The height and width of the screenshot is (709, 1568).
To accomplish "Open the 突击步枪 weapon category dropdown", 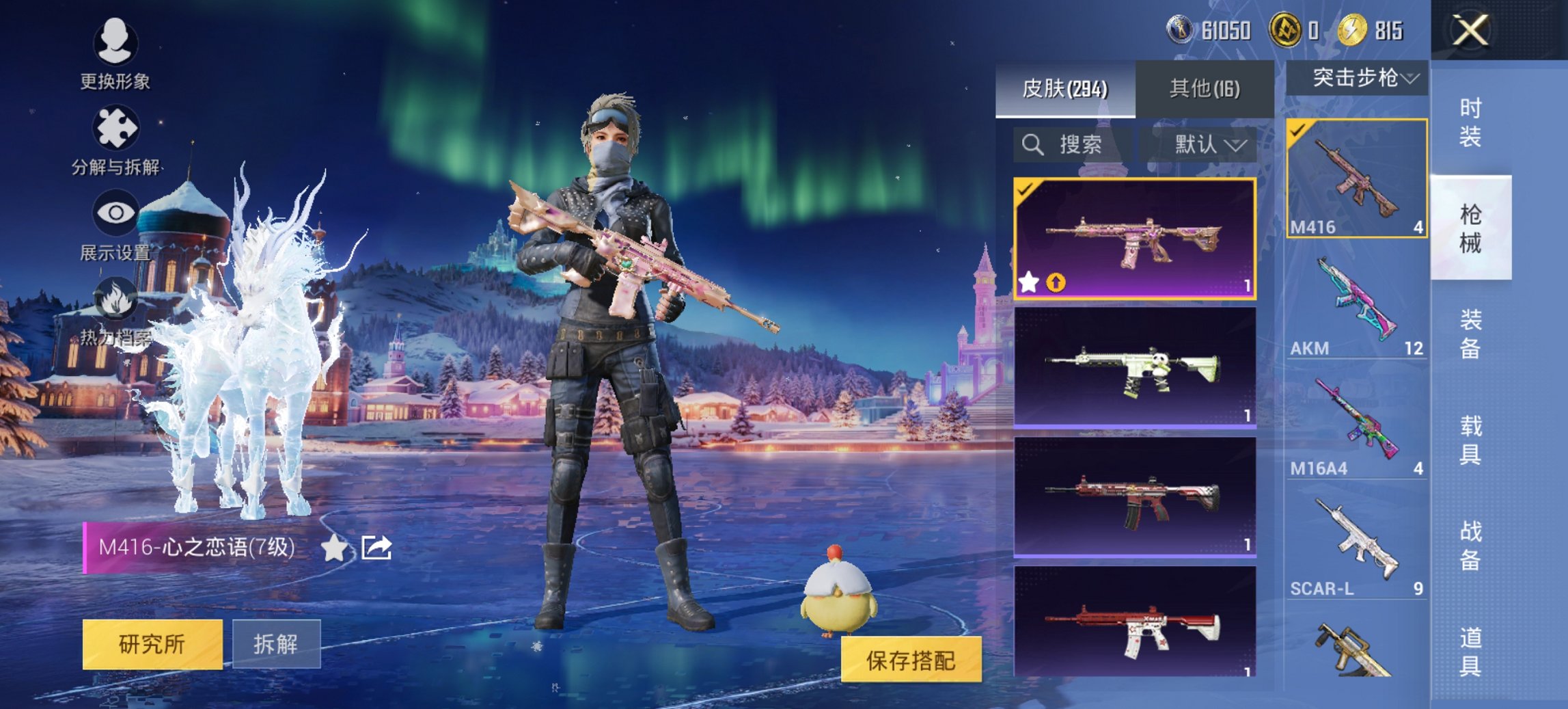I will (x=1362, y=77).
